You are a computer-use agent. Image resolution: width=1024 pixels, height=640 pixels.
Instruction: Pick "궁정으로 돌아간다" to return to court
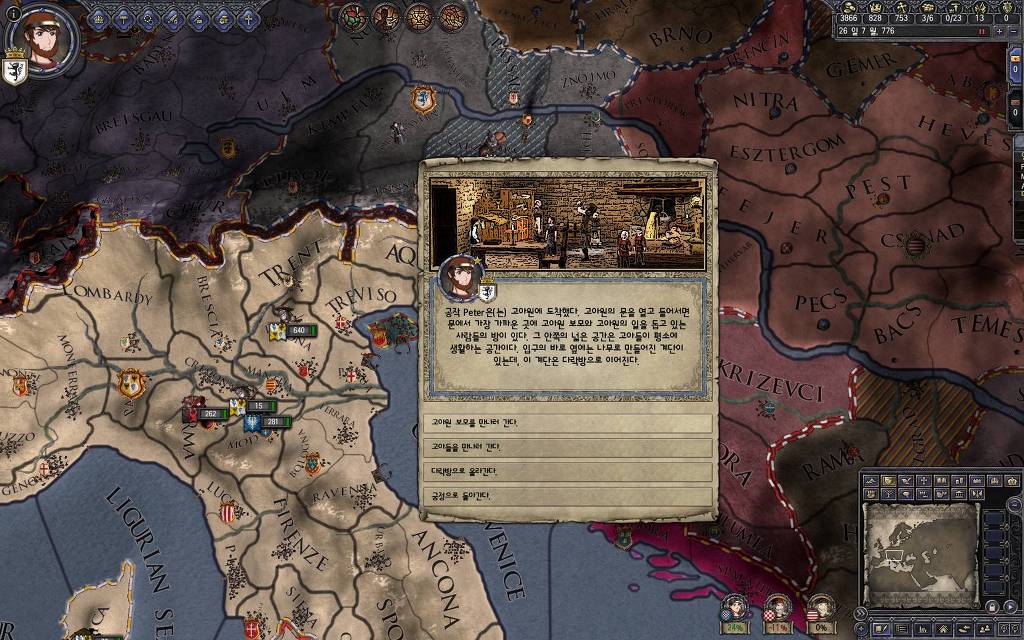[567, 495]
